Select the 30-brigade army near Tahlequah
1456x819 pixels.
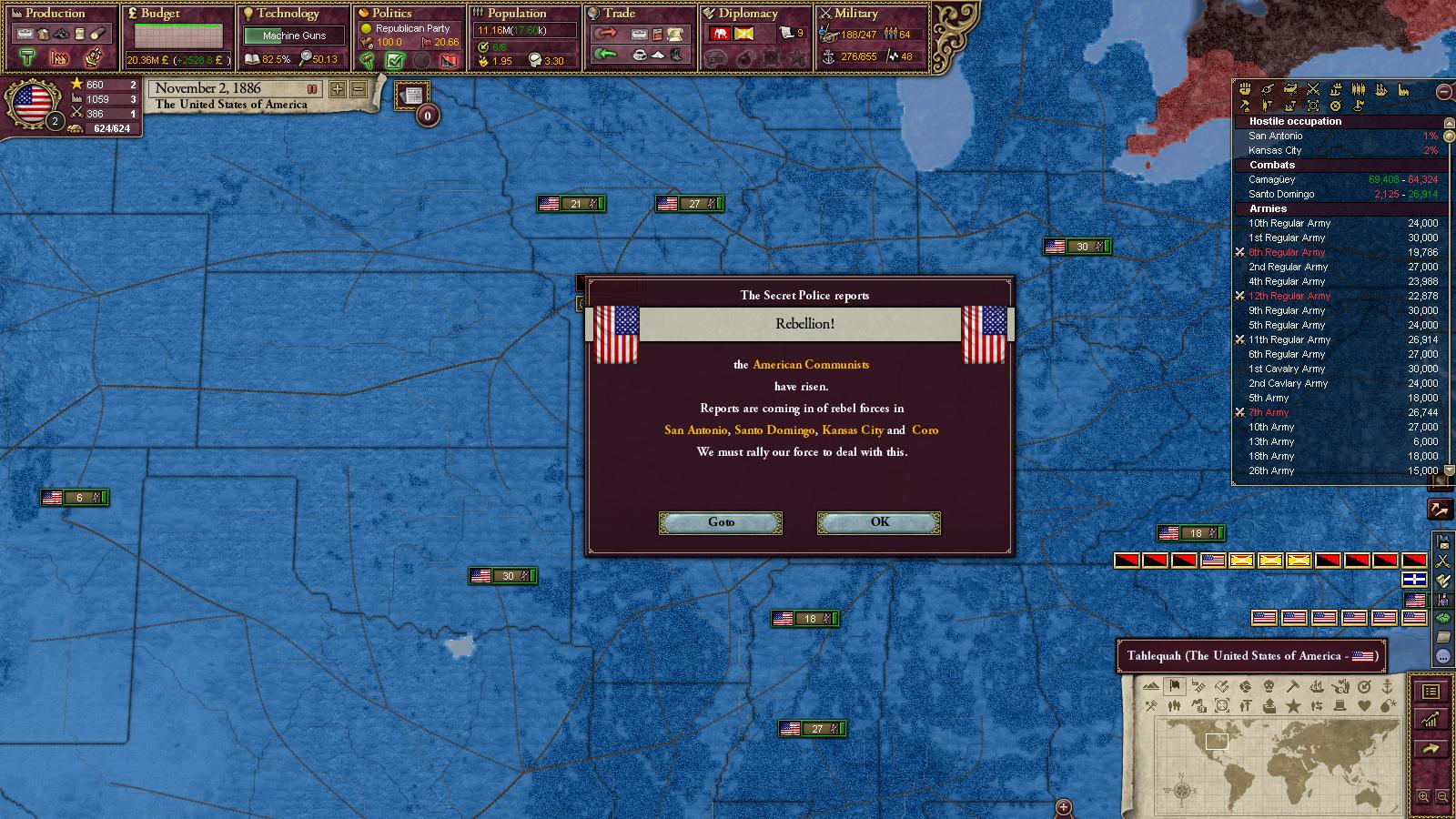(503, 576)
